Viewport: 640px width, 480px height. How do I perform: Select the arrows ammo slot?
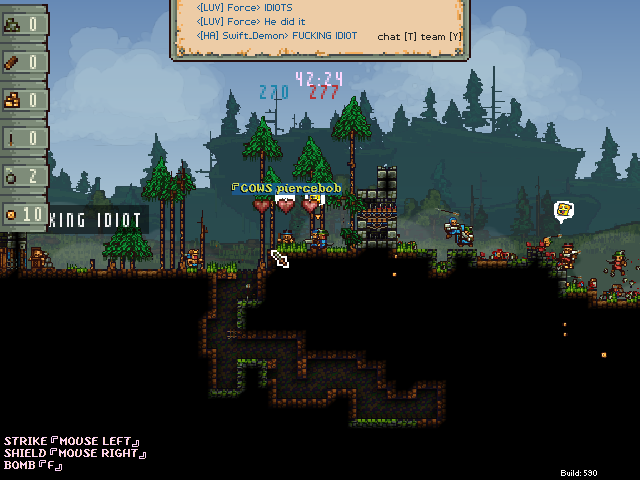tap(23, 138)
